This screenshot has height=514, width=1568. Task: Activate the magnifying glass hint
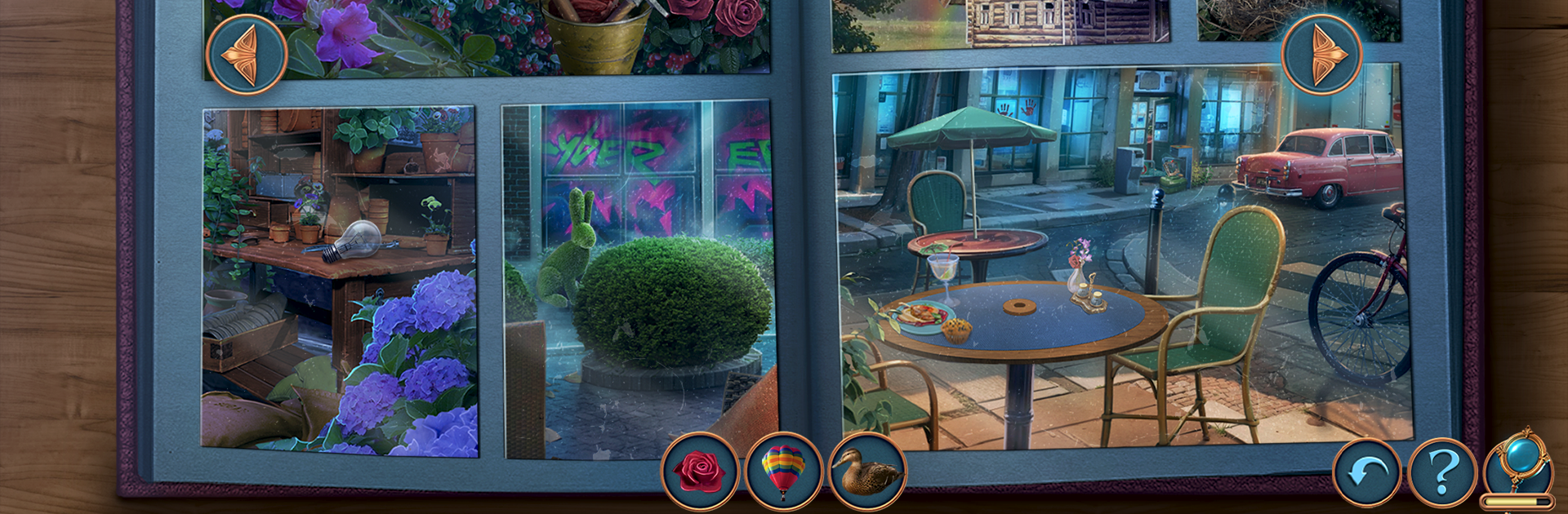pyautogui.click(x=1519, y=463)
